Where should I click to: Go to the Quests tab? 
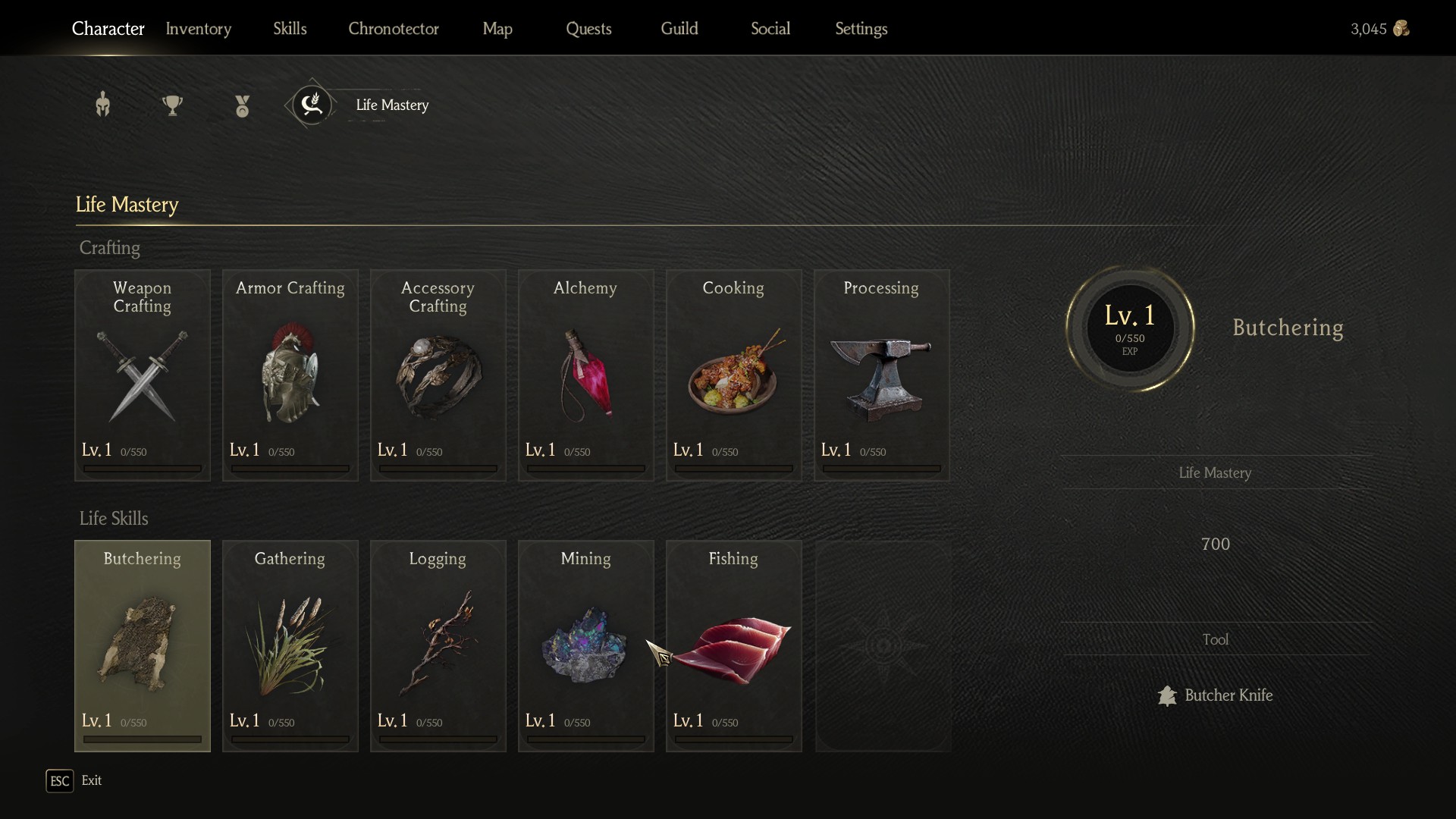(x=588, y=29)
